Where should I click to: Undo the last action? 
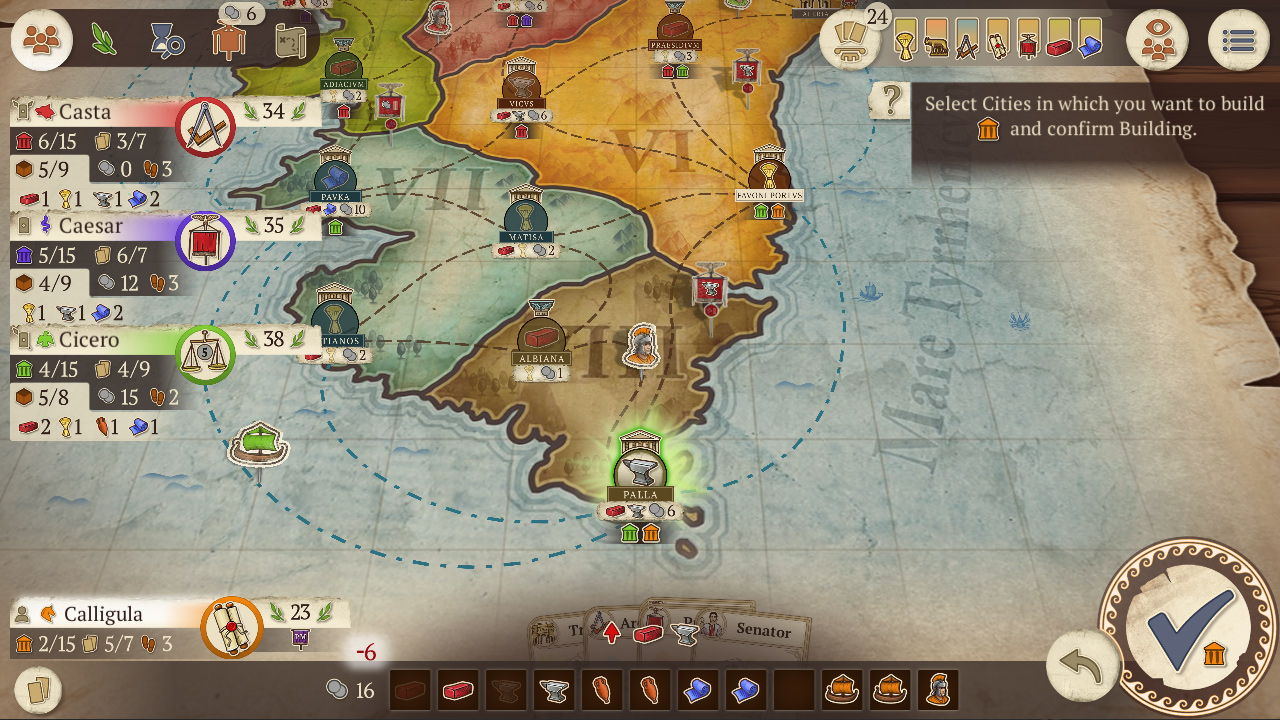(x=1080, y=662)
